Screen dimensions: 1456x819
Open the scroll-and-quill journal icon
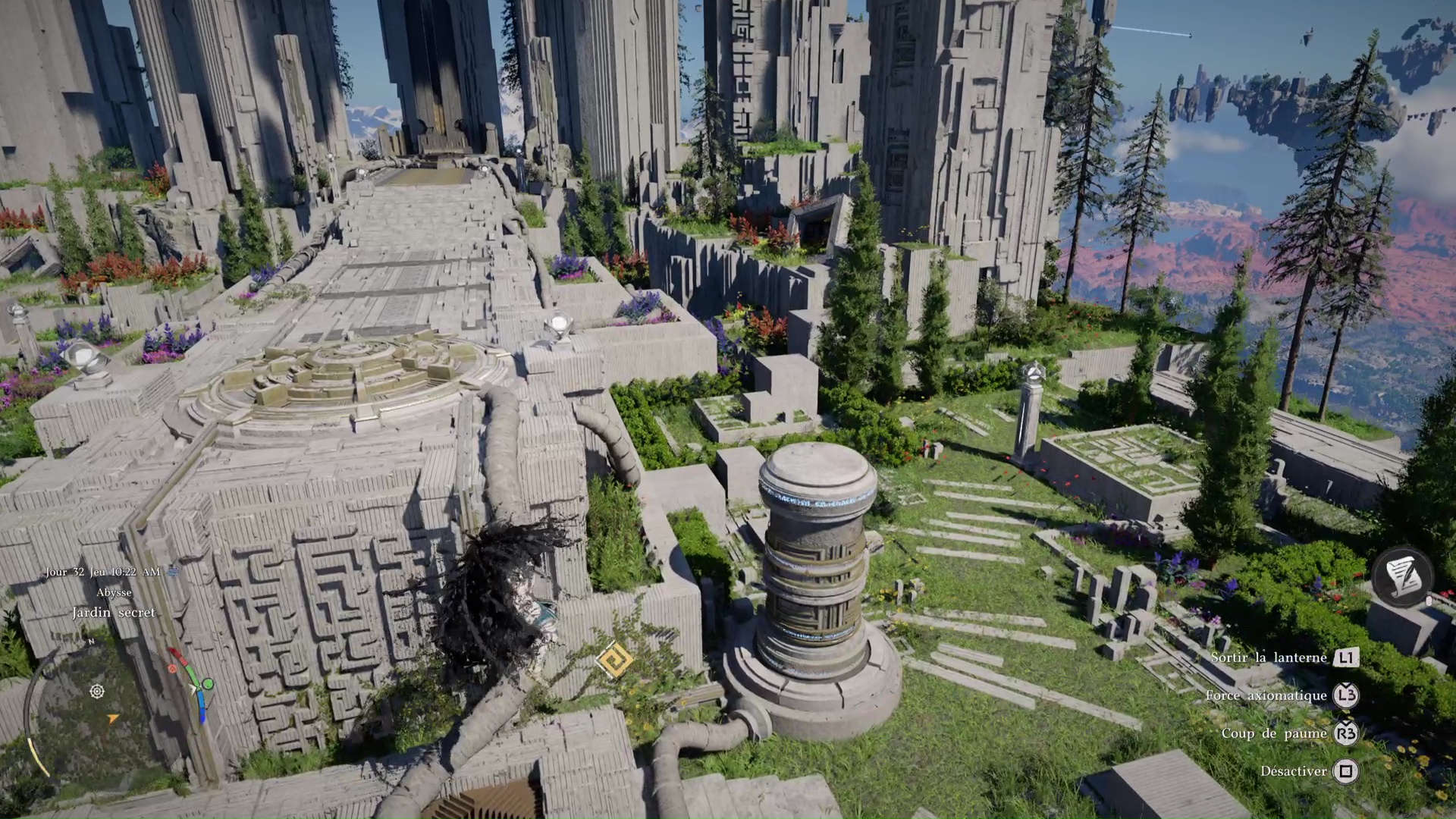click(1401, 576)
